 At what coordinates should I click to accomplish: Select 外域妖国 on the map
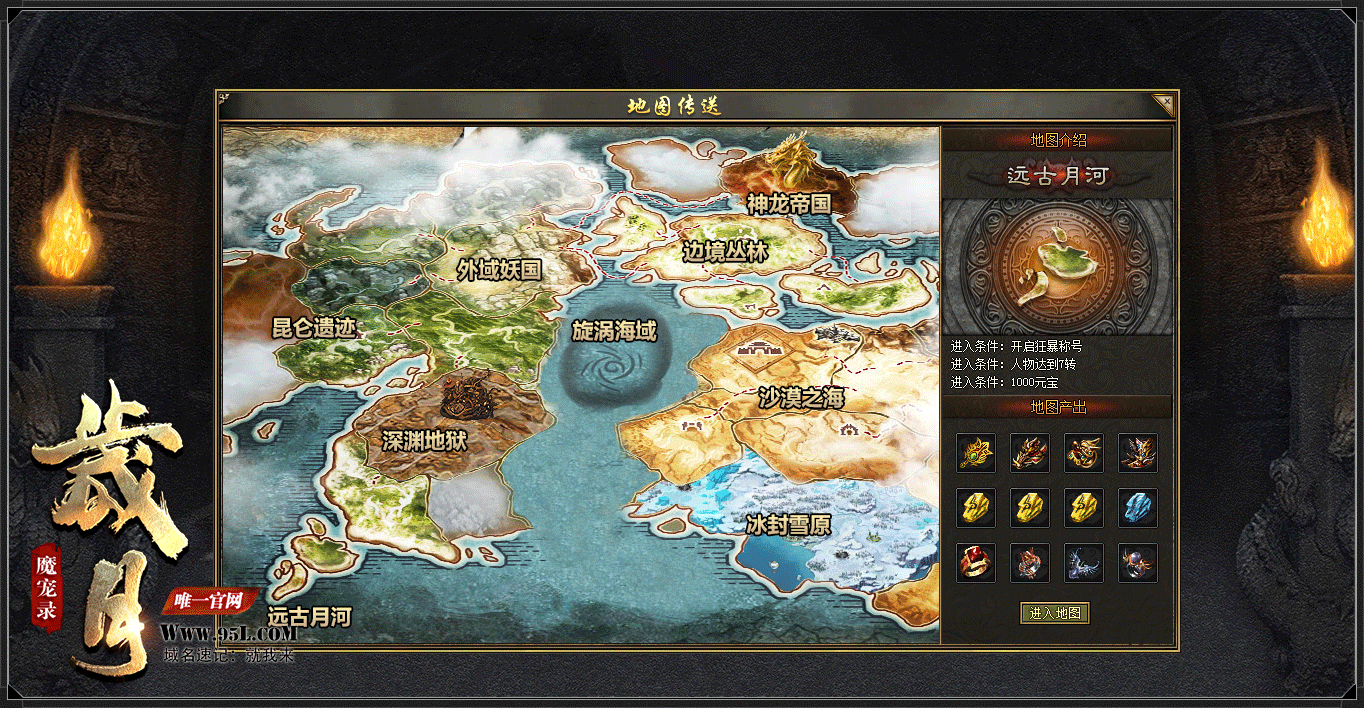[x=499, y=269]
